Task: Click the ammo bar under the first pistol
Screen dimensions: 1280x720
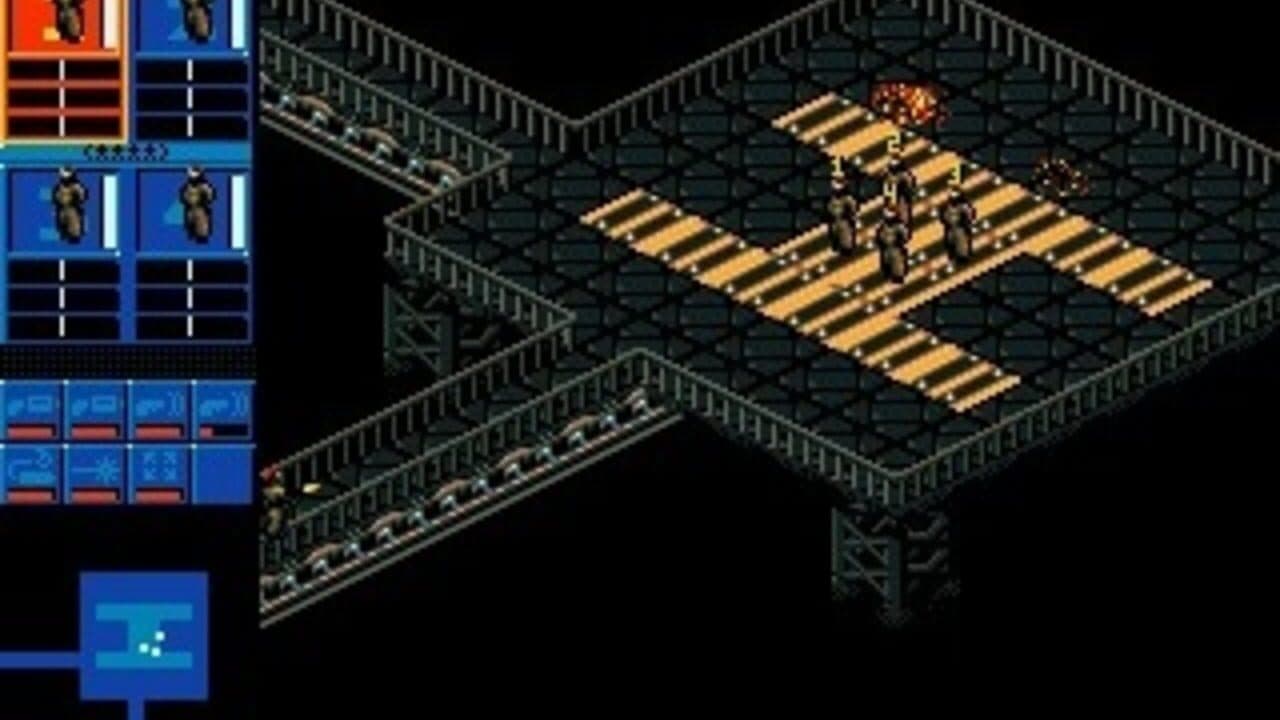Action: [x=31, y=432]
